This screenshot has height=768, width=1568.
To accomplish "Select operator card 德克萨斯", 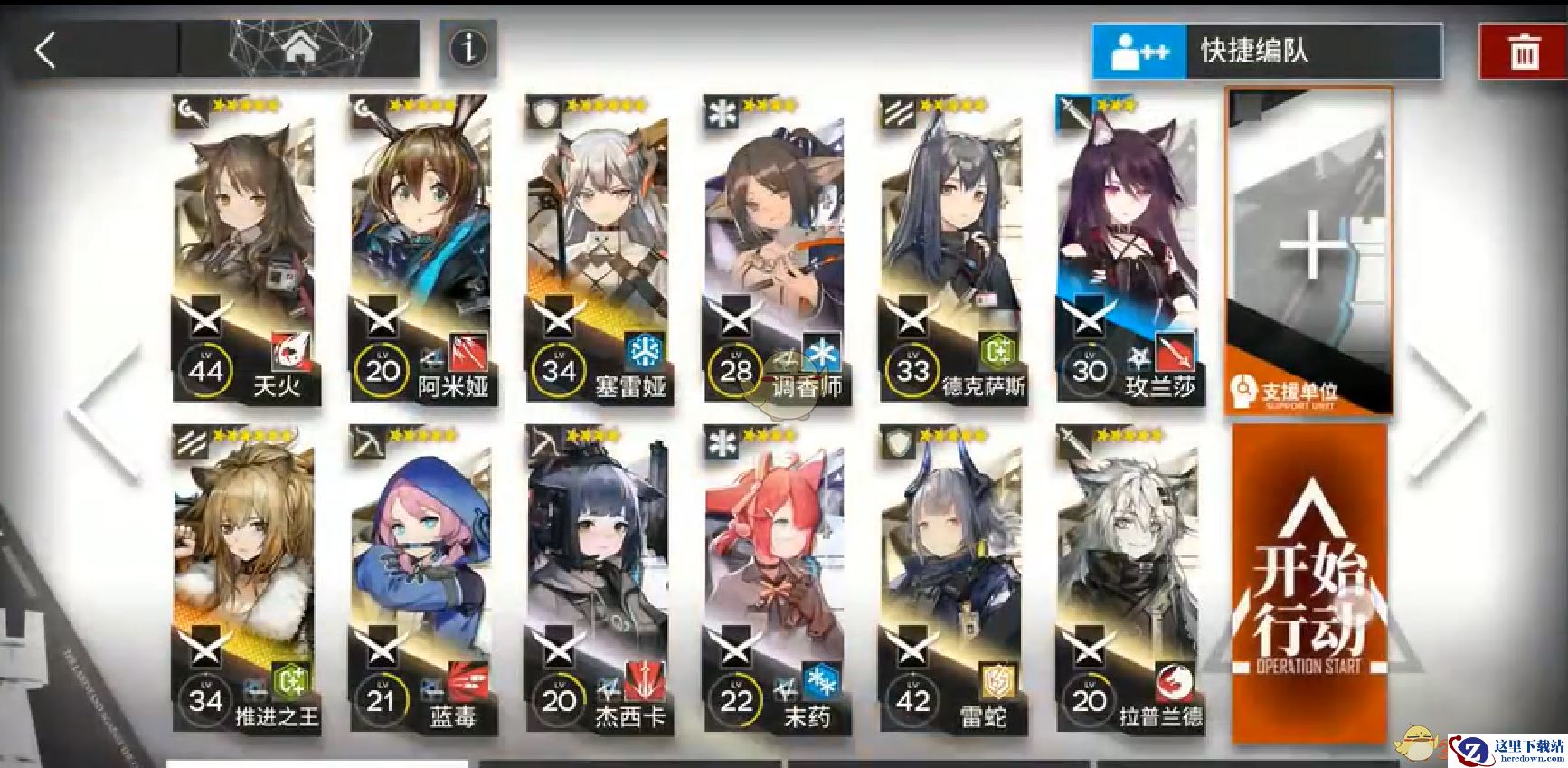I will tap(951, 249).
